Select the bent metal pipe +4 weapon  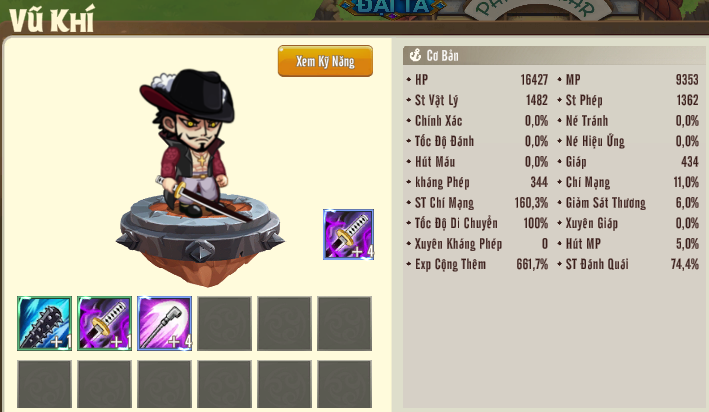point(164,323)
